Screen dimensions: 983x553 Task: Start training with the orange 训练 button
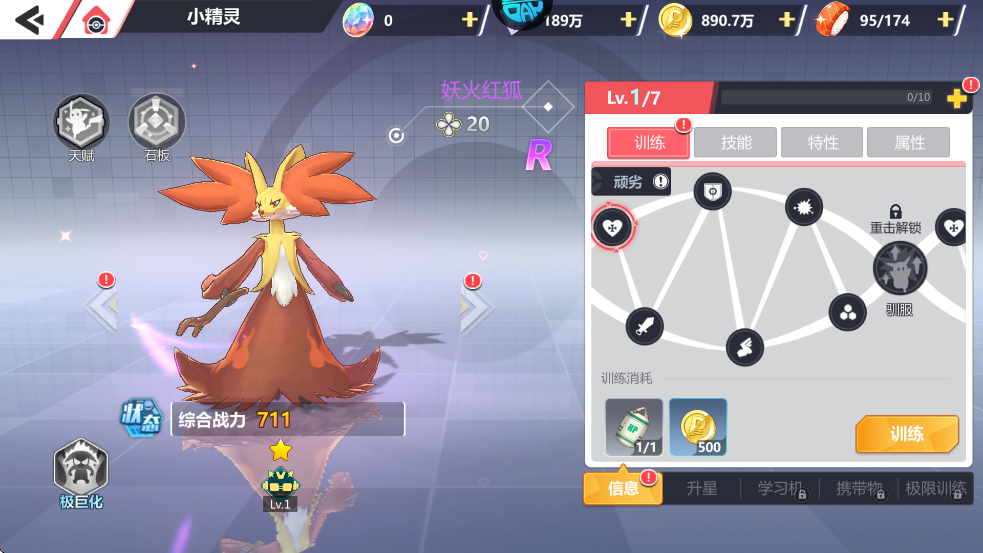[x=906, y=434]
